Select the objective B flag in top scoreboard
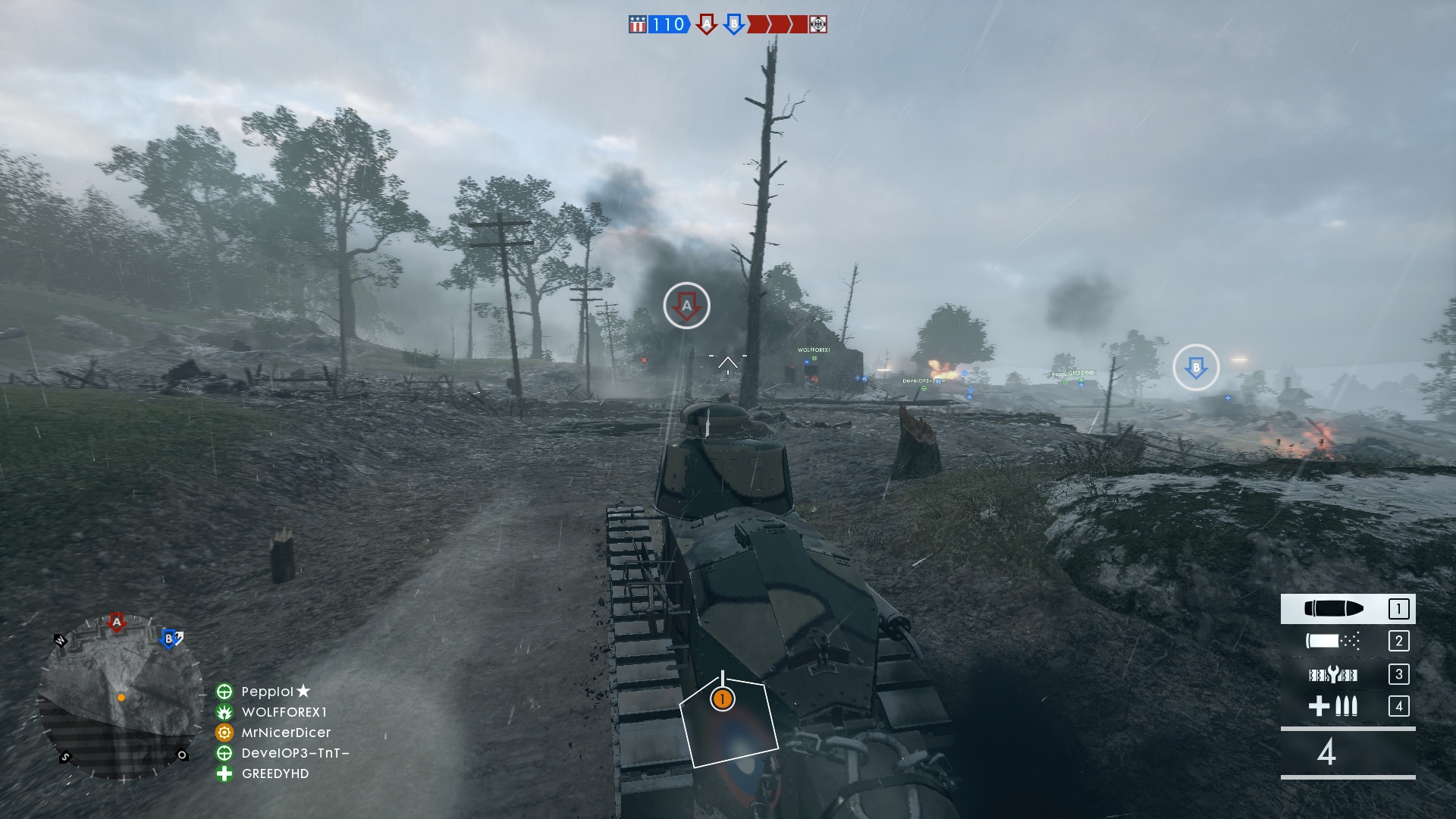 [733, 24]
